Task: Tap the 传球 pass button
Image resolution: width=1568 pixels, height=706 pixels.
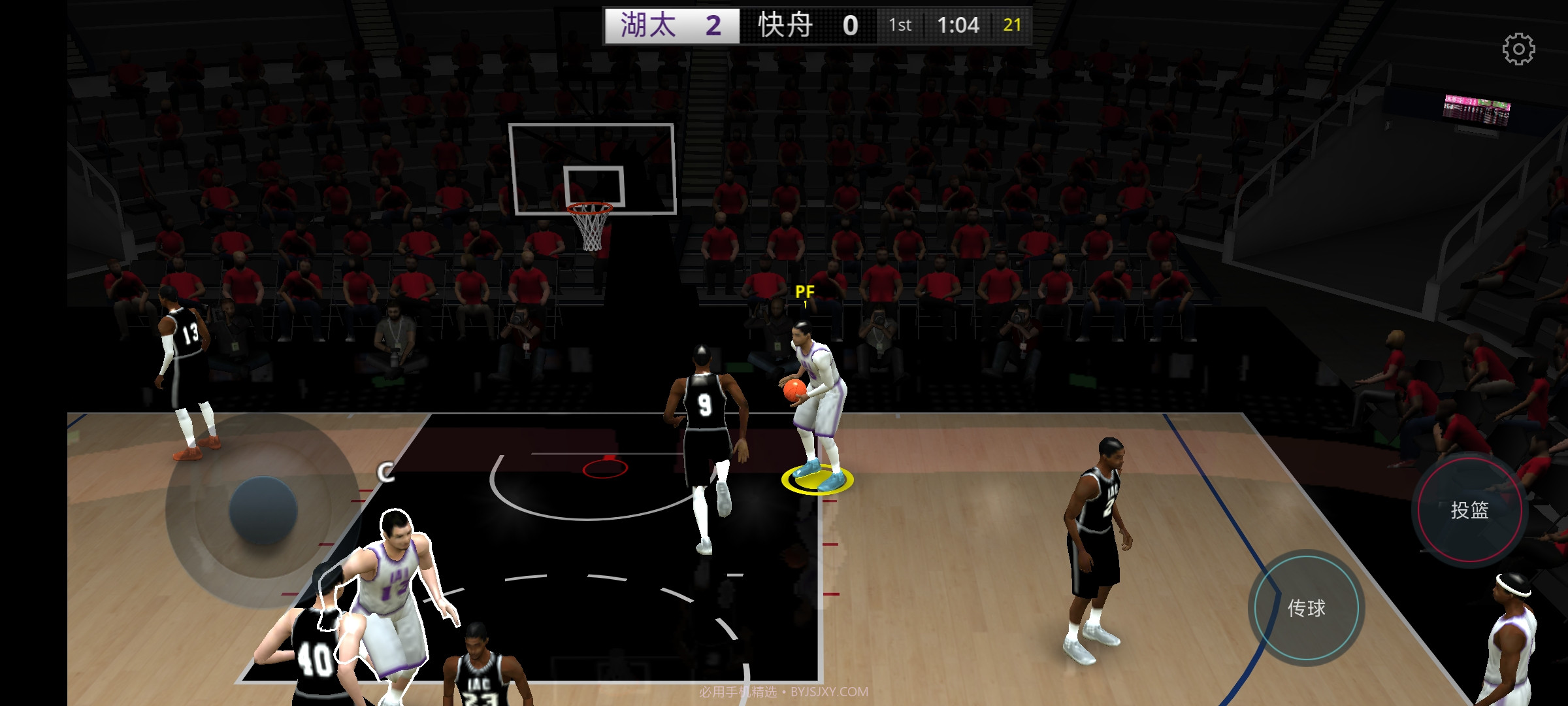Action: click(1306, 608)
